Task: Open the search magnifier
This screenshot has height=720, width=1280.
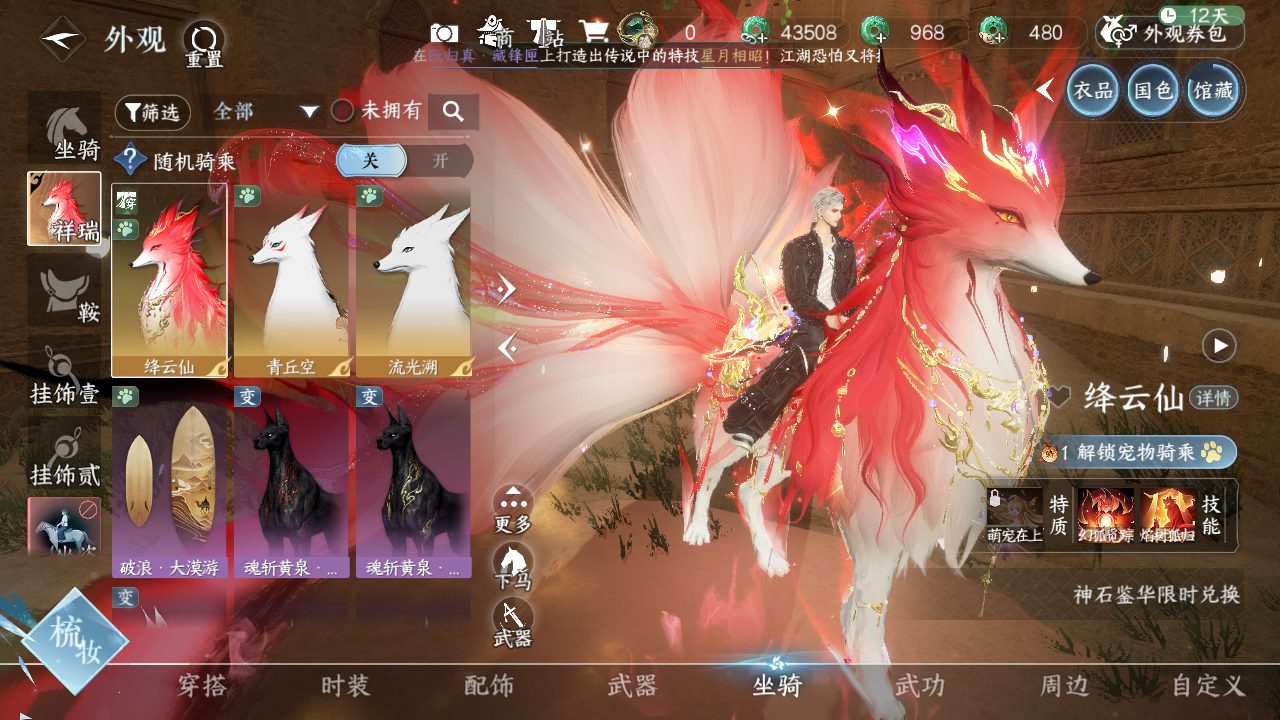Action: point(453,112)
